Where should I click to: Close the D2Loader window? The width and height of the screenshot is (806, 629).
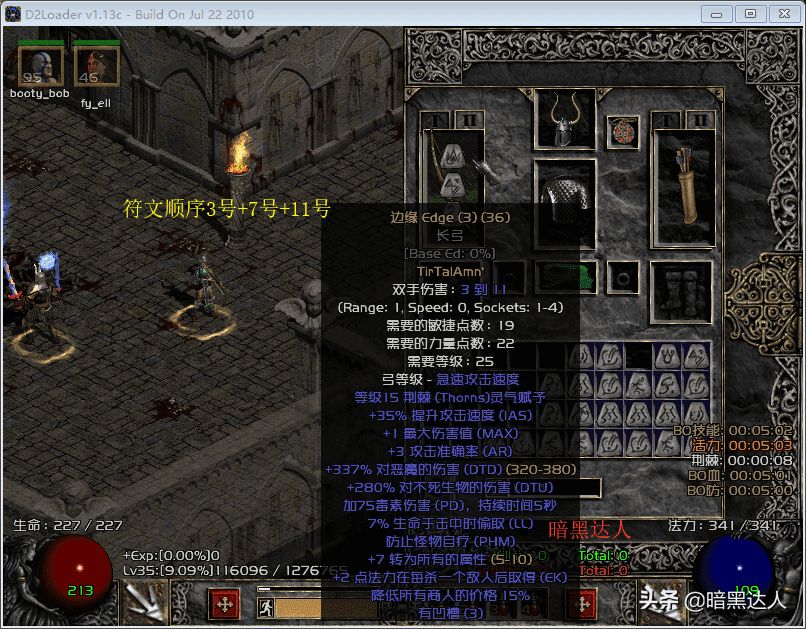point(781,14)
